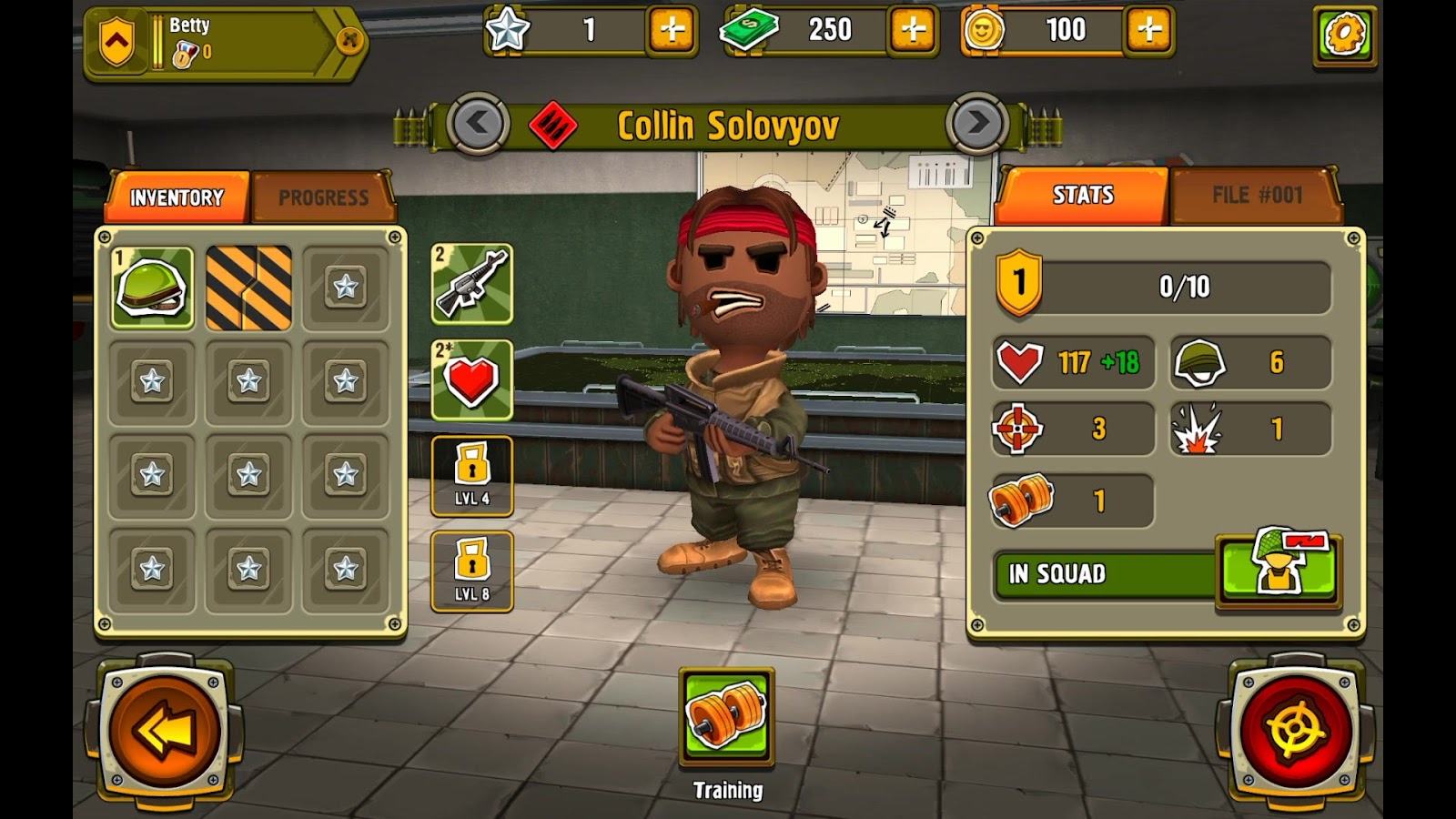Go back with the orange arrow button
Screen dimensions: 1456x819
coord(165,730)
